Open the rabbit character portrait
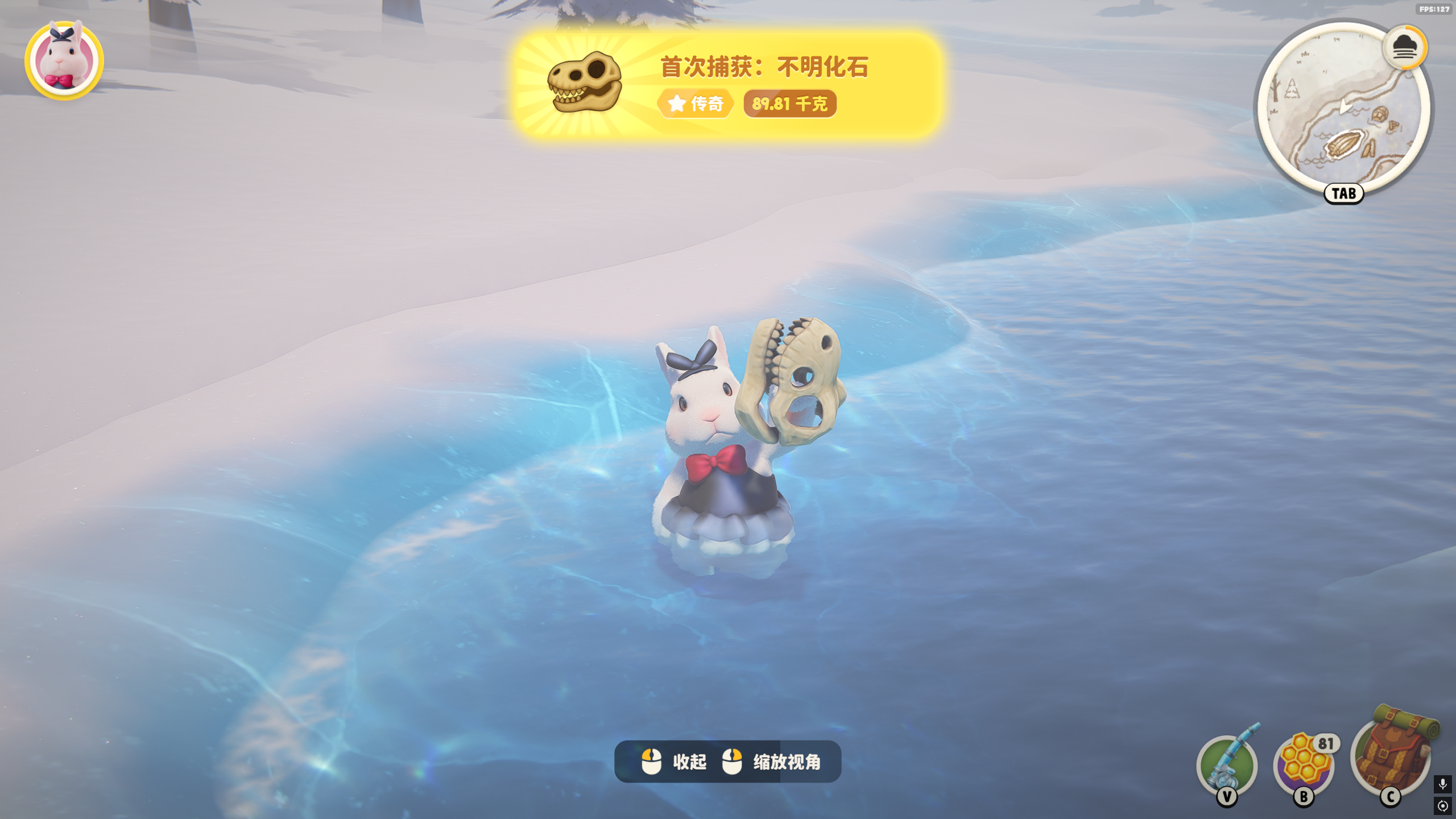Screen dimensions: 1456x819 tap(64, 60)
